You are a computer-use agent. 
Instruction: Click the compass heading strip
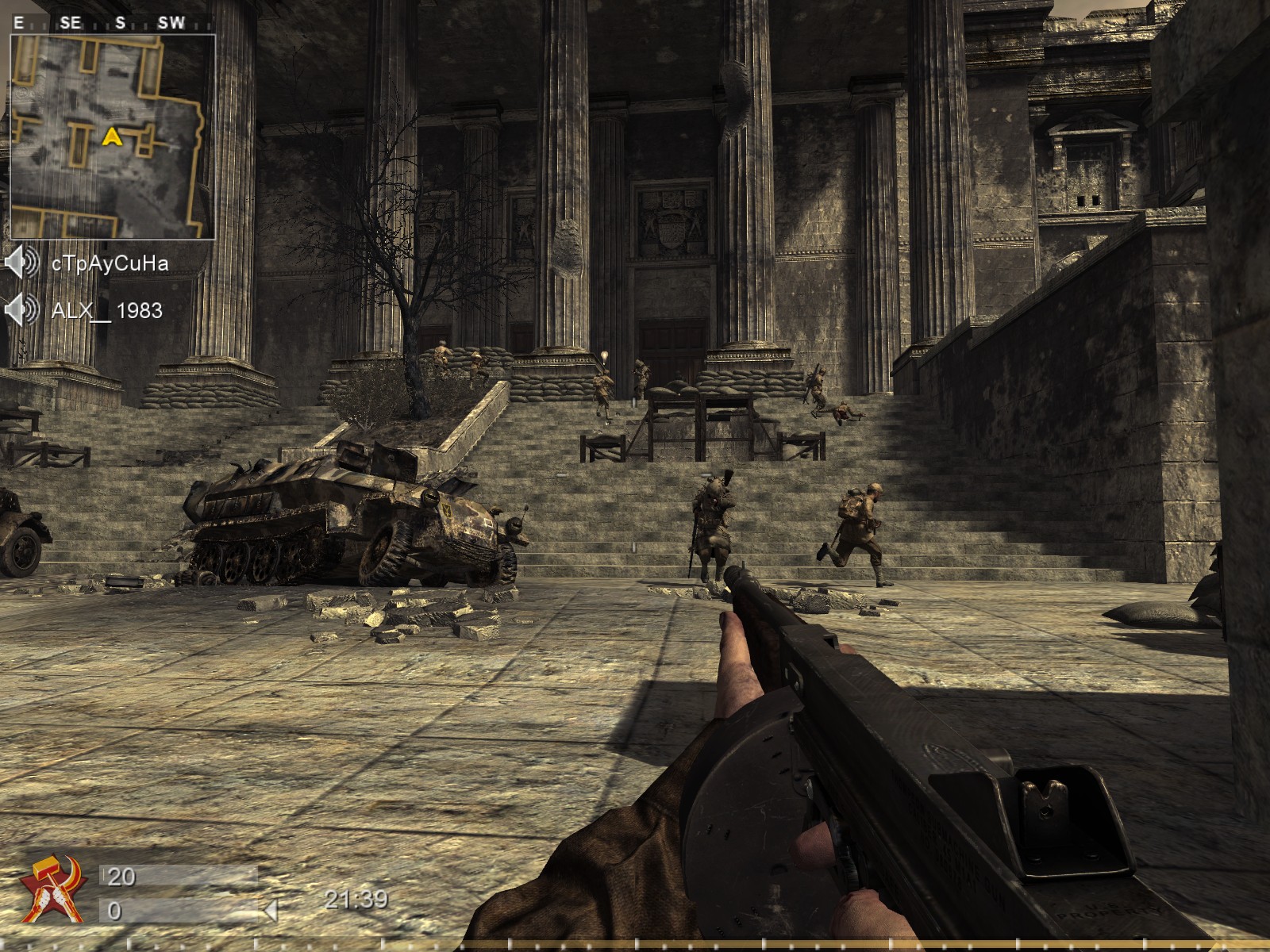111,23
